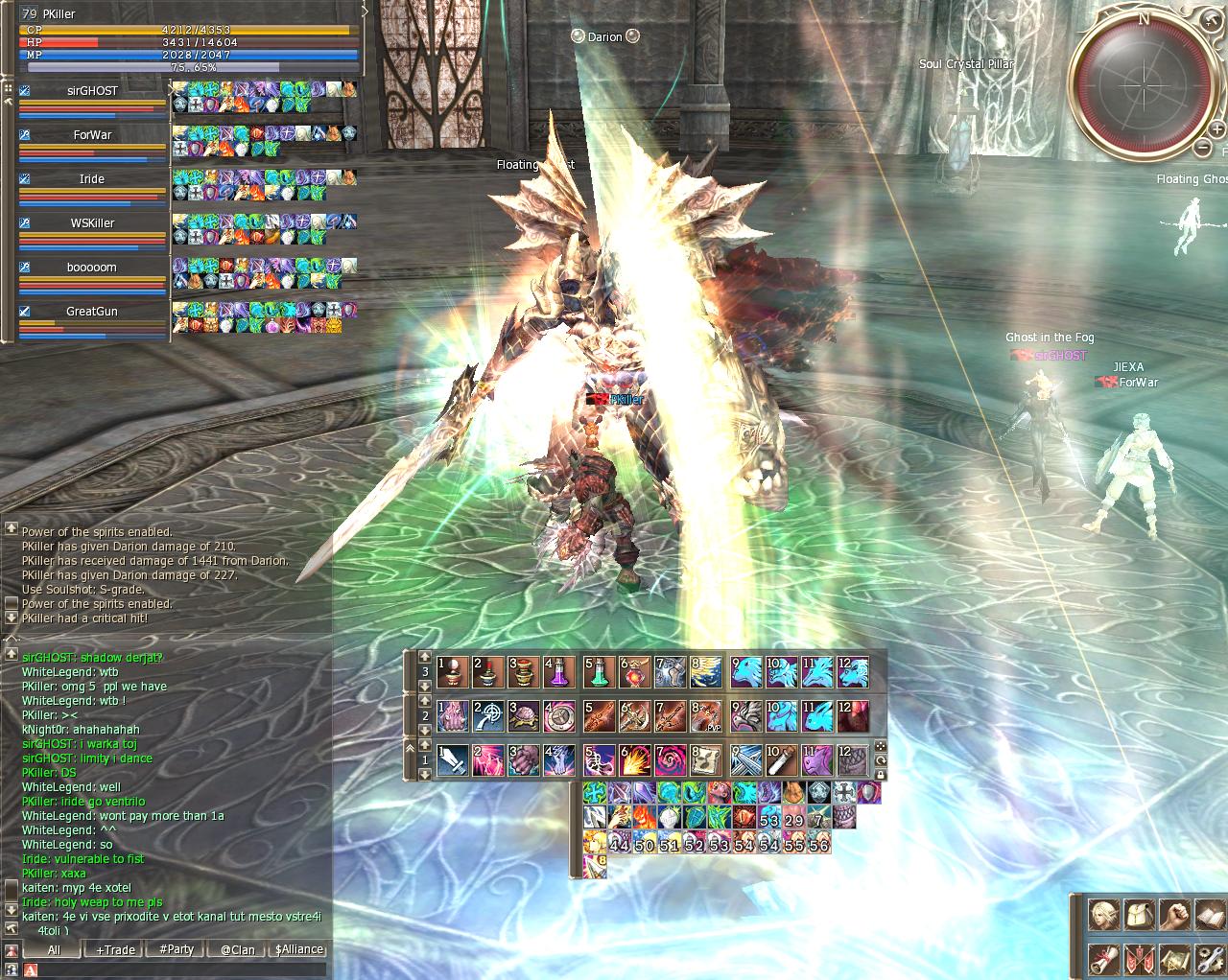
Task: Show the $Alliance chat tab
Action: 298,949
